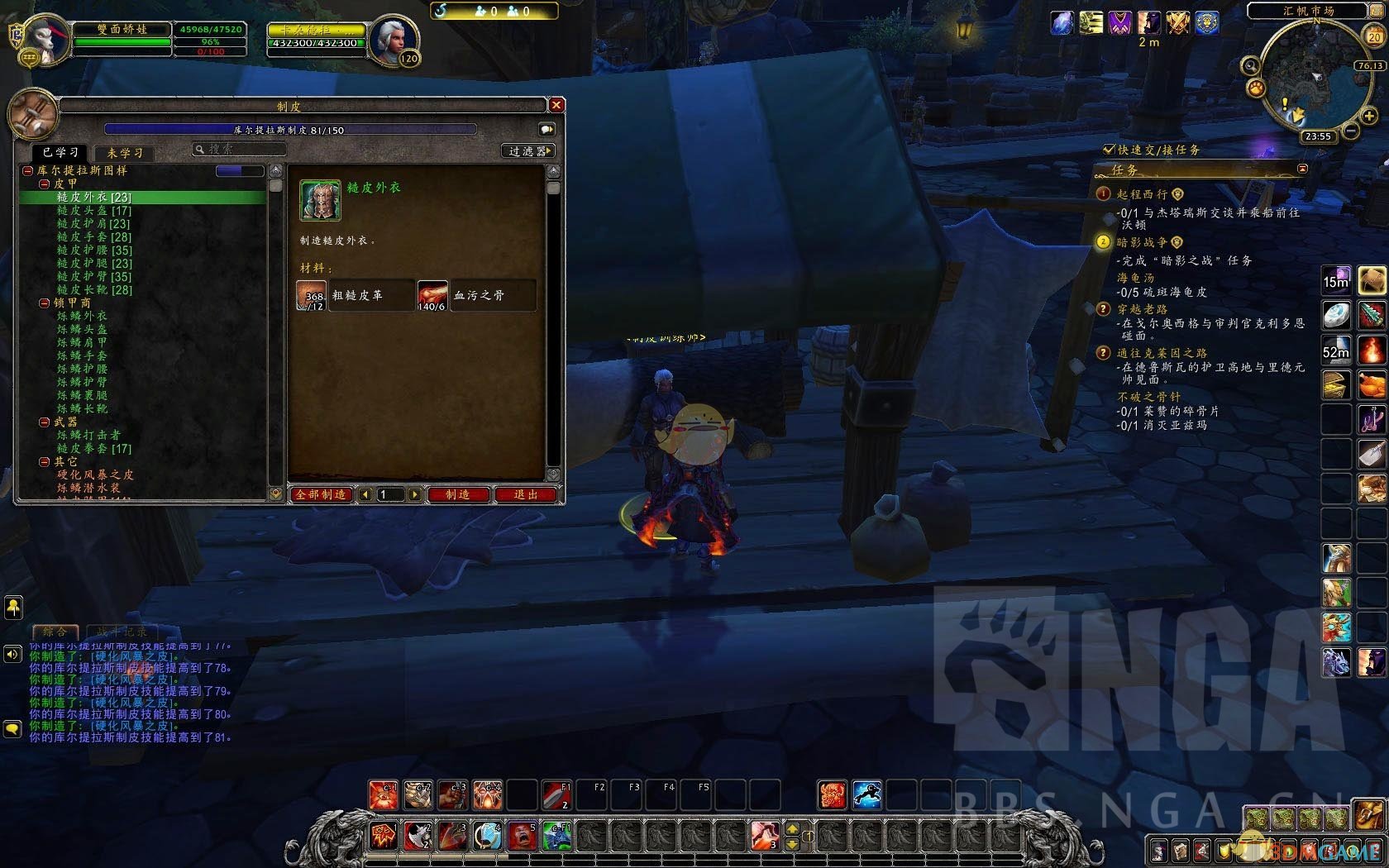This screenshot has height=868, width=1389.
Task: Select the 糙皮拳套 weapon recipe
Action: (93, 448)
